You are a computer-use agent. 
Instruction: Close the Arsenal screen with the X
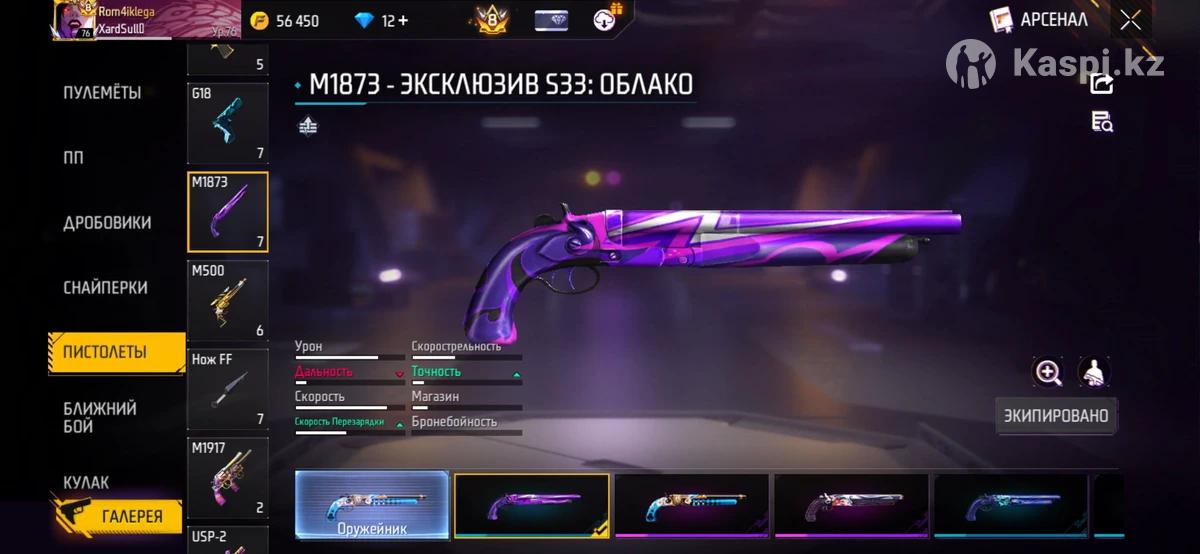point(1130,20)
